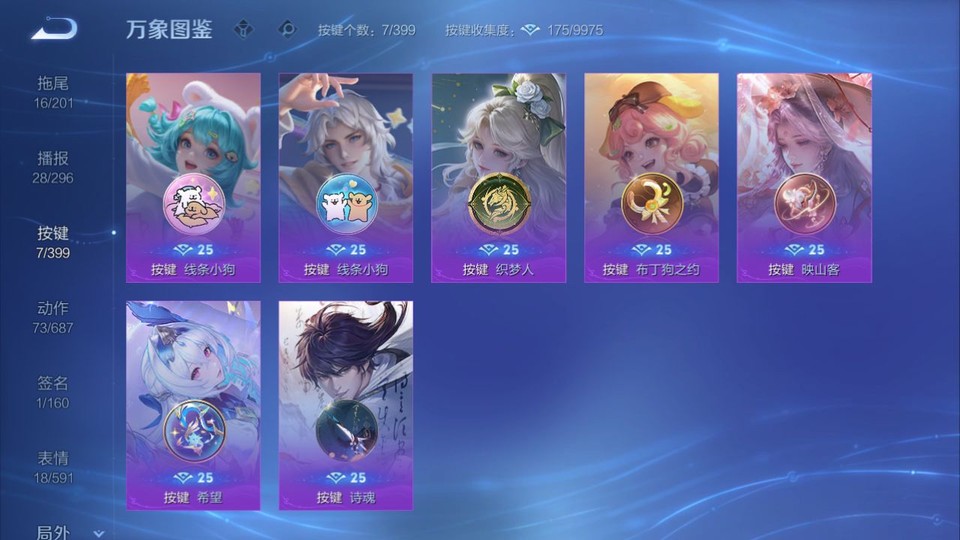The image size is (960, 540).
Task: Open the filter diamond icon beside 万象图鉴
Action: pos(243,29)
